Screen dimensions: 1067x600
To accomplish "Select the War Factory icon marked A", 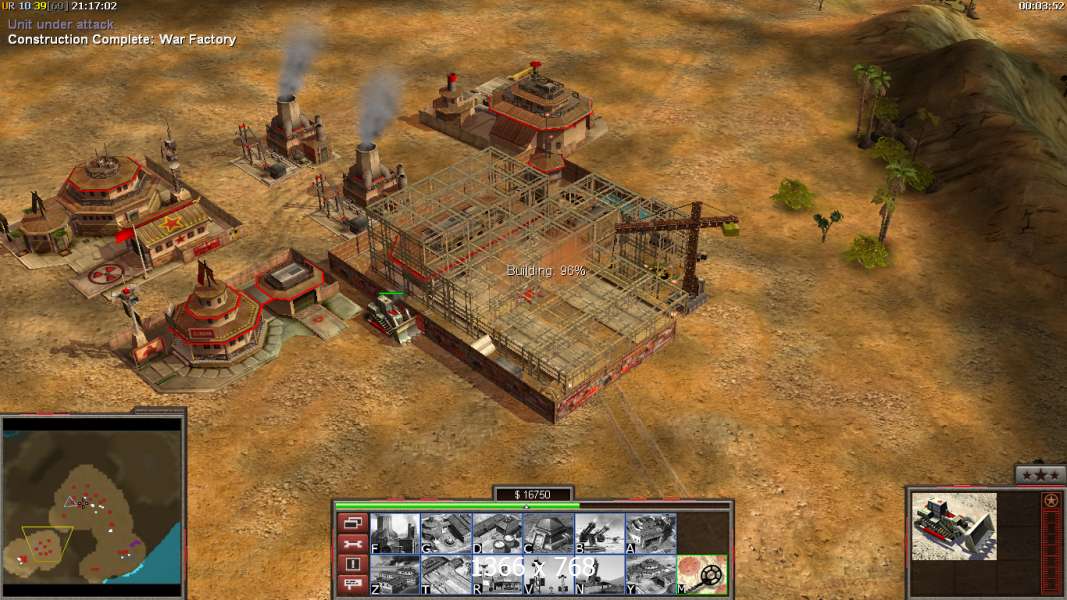I will [x=650, y=533].
